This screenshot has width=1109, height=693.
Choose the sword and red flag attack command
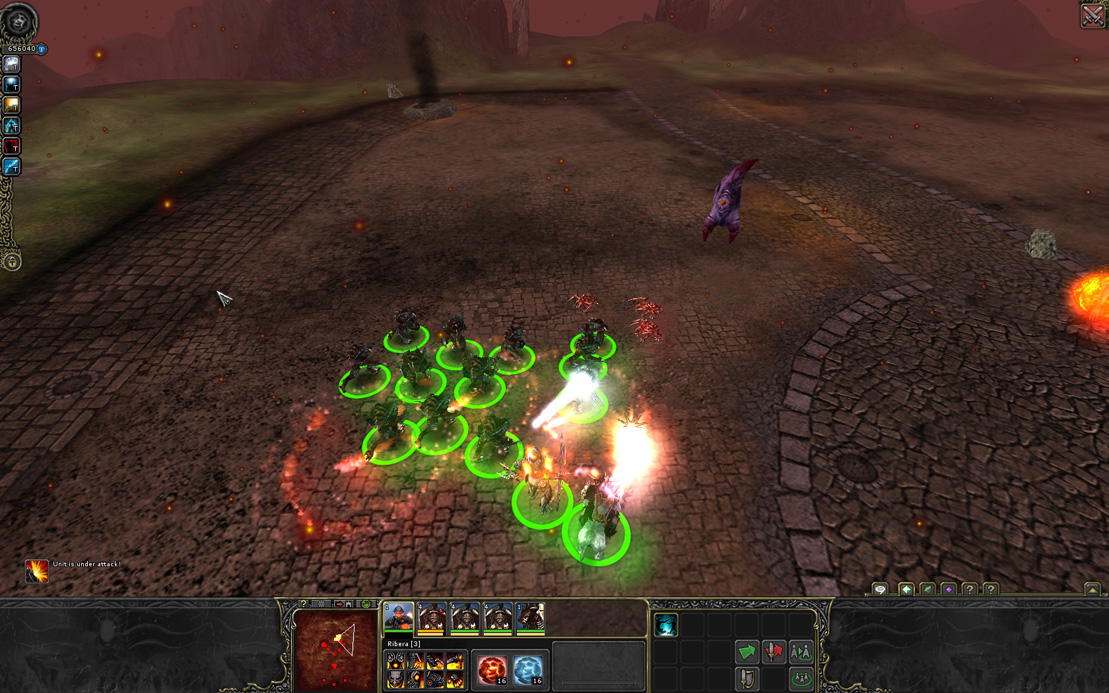pyautogui.click(x=773, y=652)
